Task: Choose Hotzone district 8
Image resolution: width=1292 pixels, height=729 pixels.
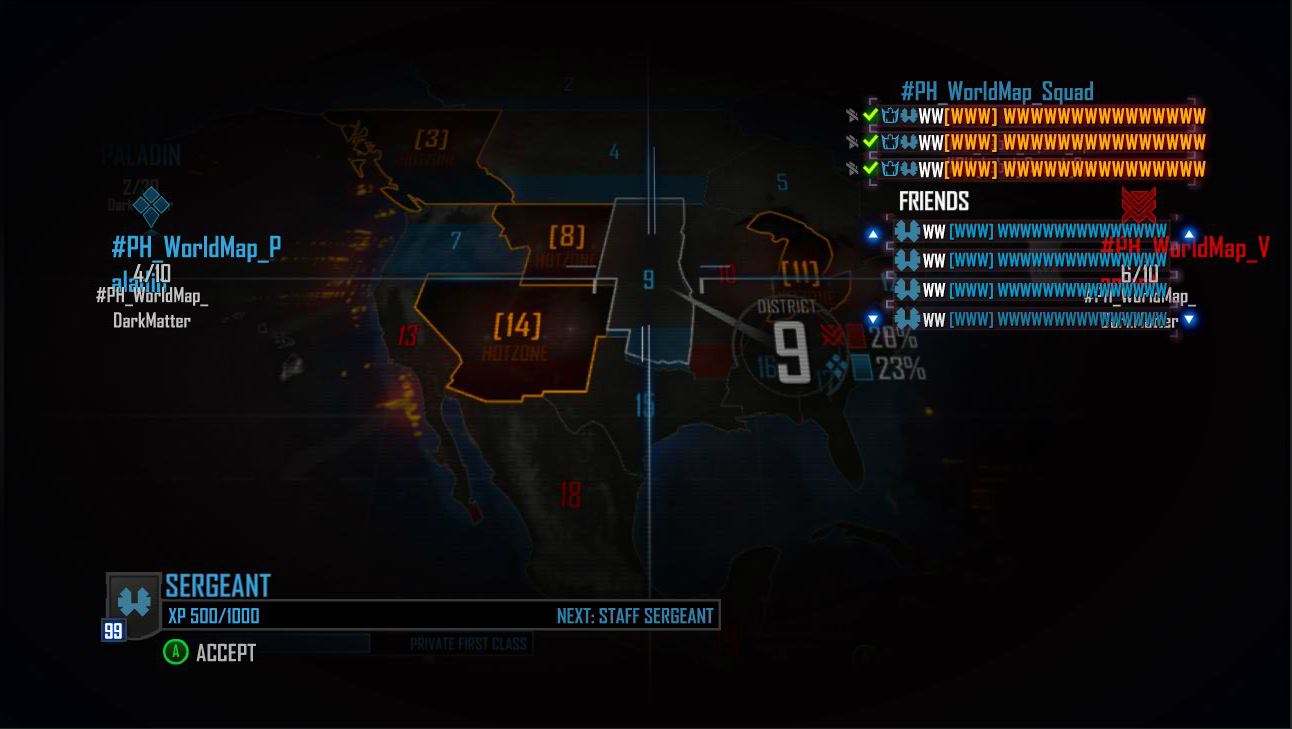Action: point(566,238)
